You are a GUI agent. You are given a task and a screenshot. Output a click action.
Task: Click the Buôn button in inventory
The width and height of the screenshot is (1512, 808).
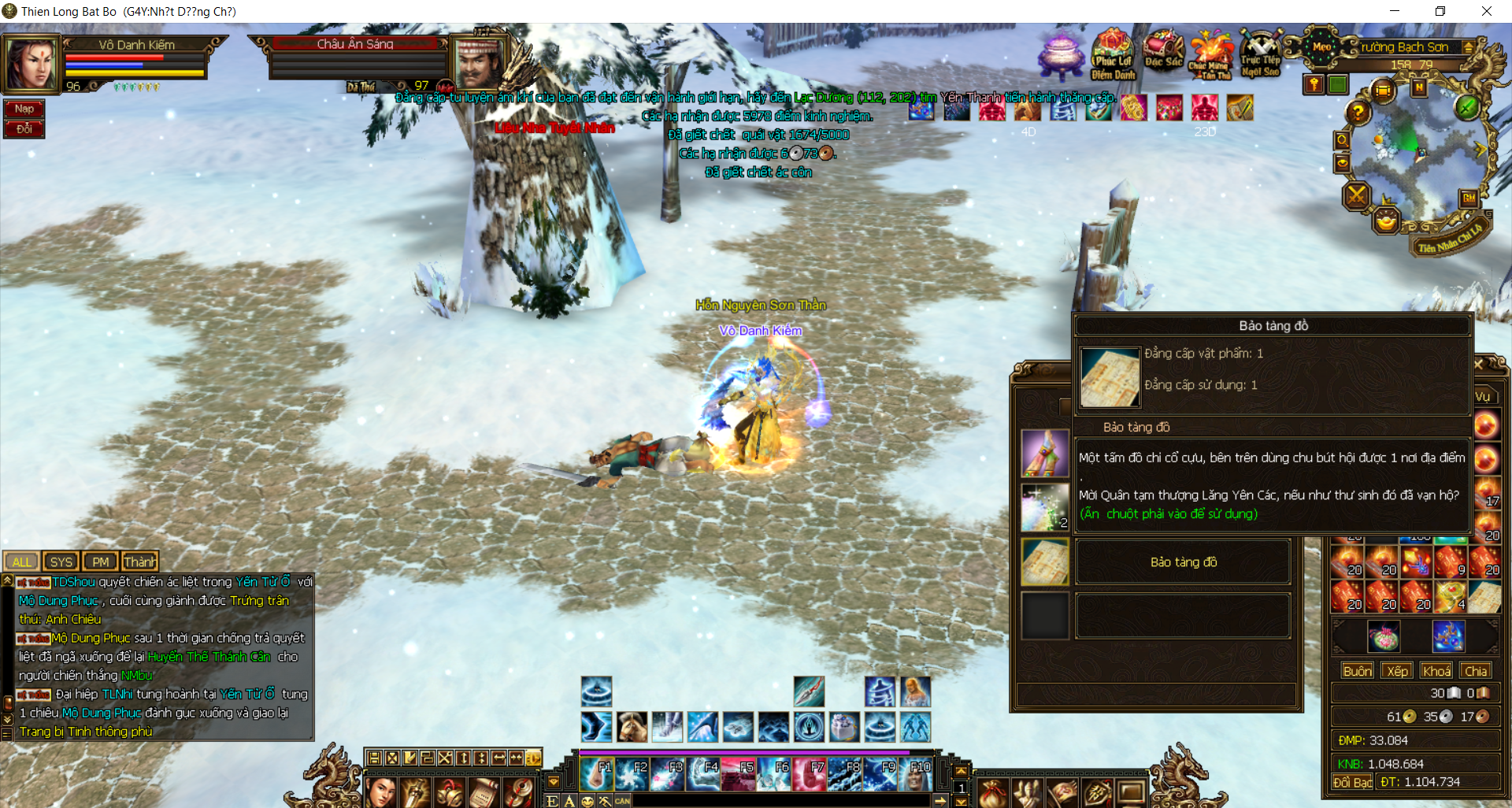1357,671
